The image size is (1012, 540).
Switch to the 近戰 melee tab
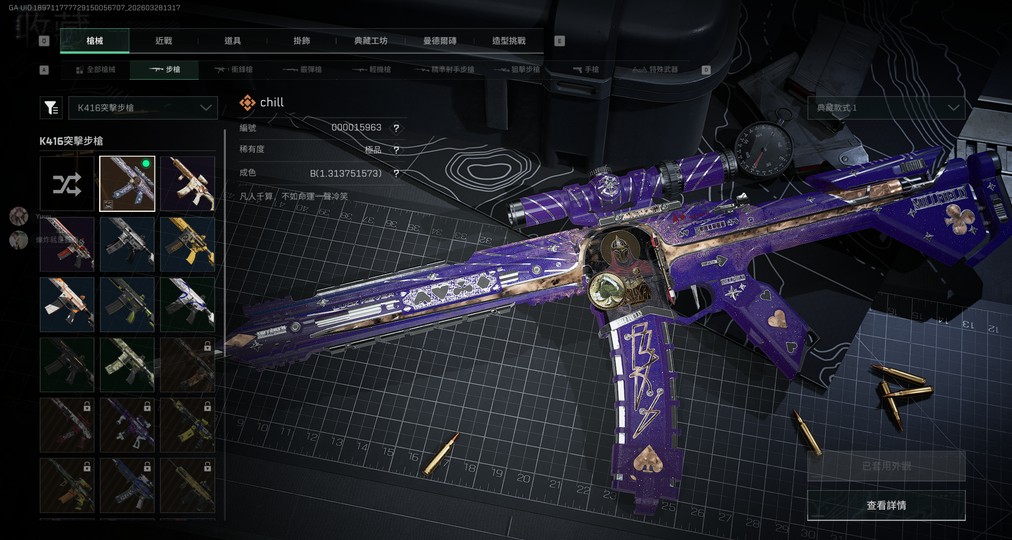coord(163,41)
